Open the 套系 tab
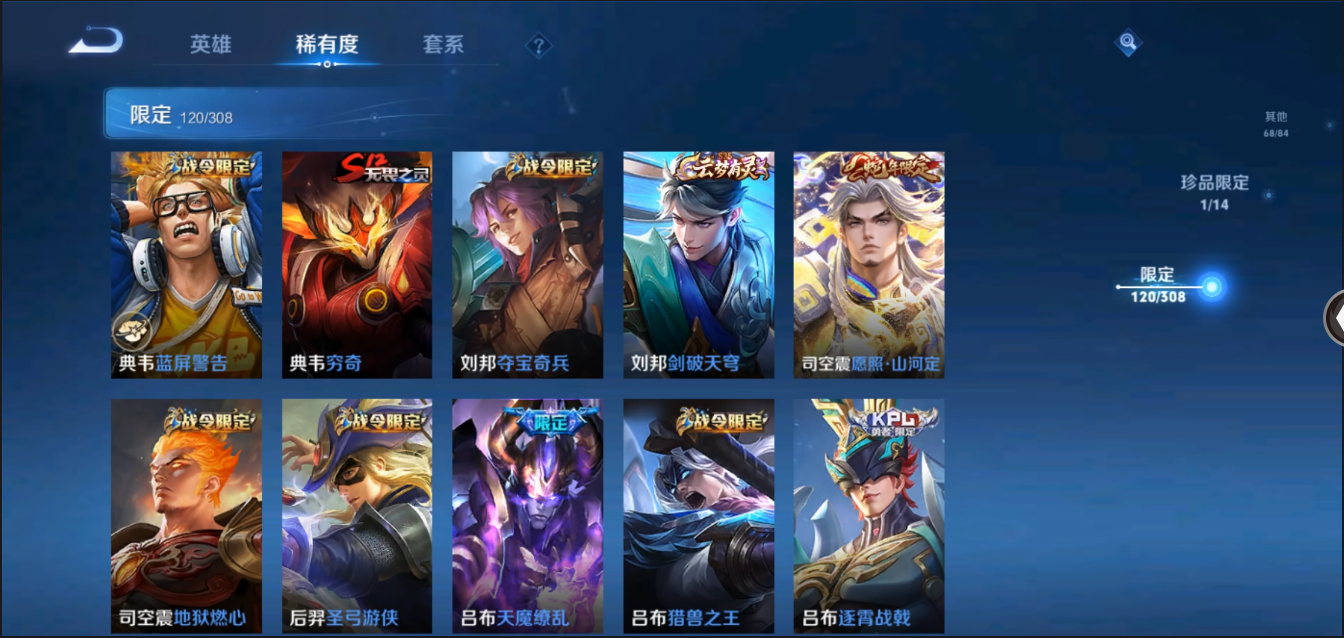This screenshot has height=638, width=1344. (443, 44)
